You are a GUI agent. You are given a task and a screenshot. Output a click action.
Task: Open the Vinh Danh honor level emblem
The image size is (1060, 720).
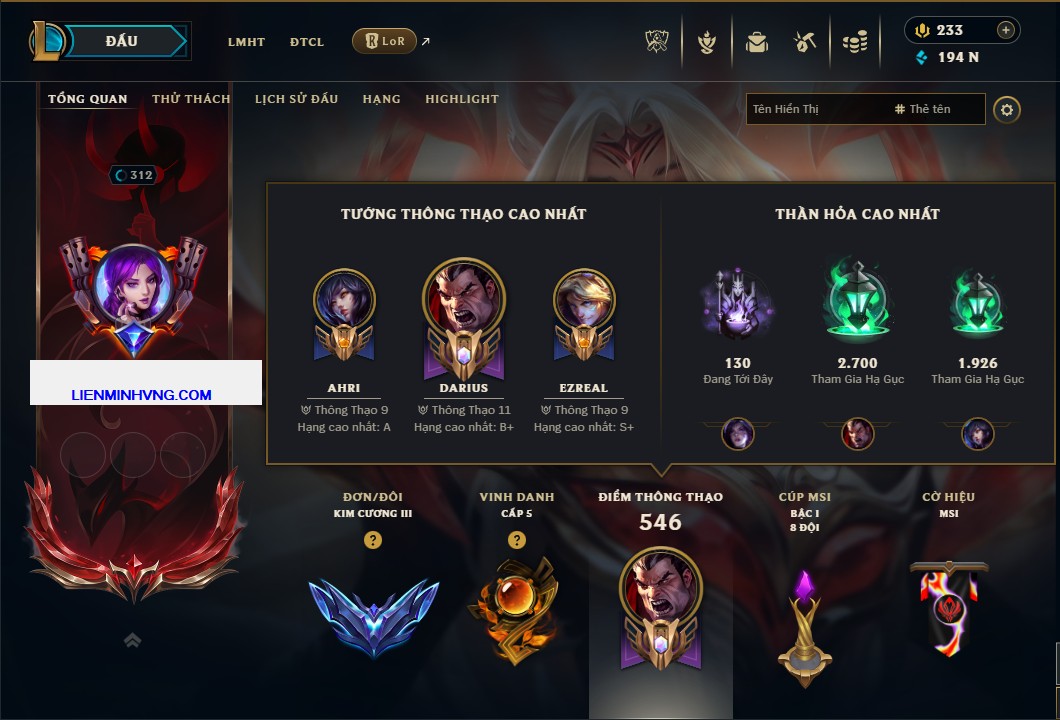516,605
